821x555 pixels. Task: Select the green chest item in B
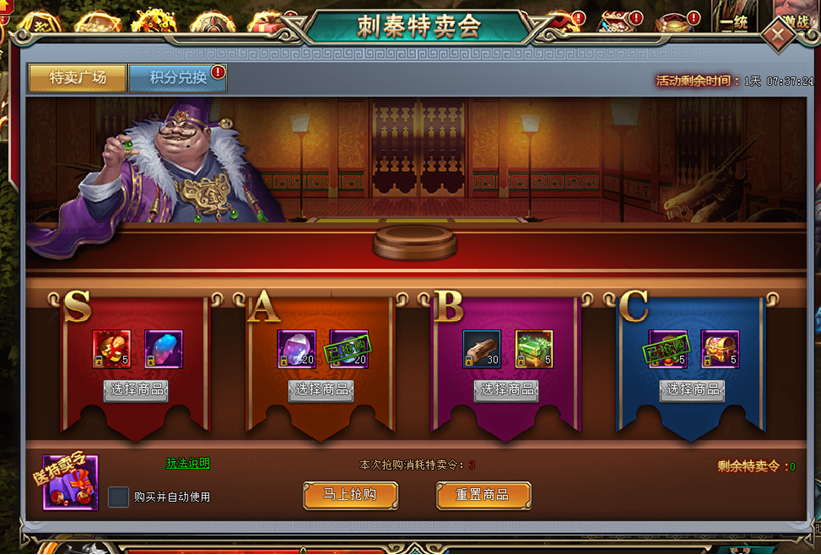click(534, 349)
